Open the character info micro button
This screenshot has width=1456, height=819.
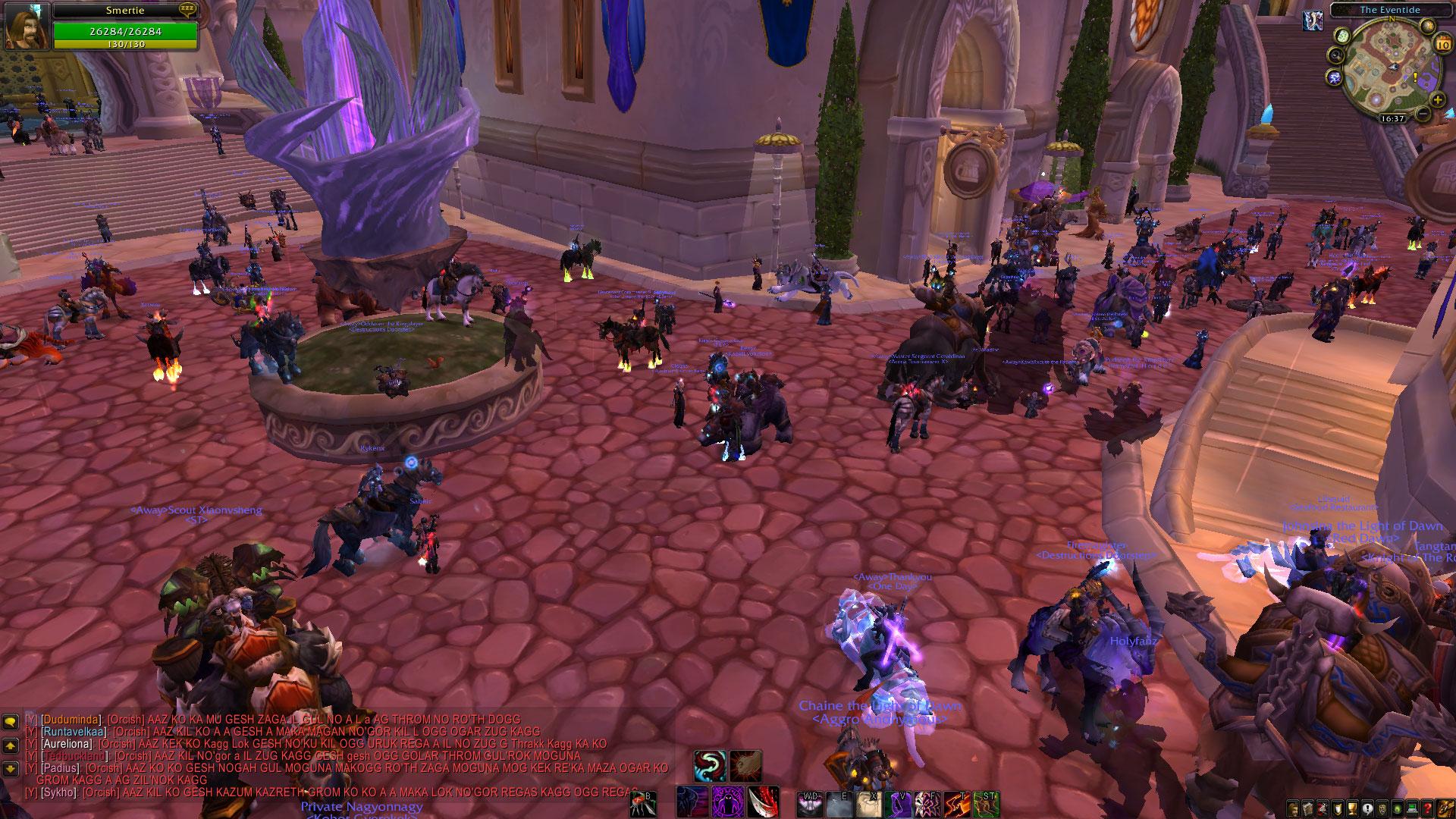(1293, 808)
